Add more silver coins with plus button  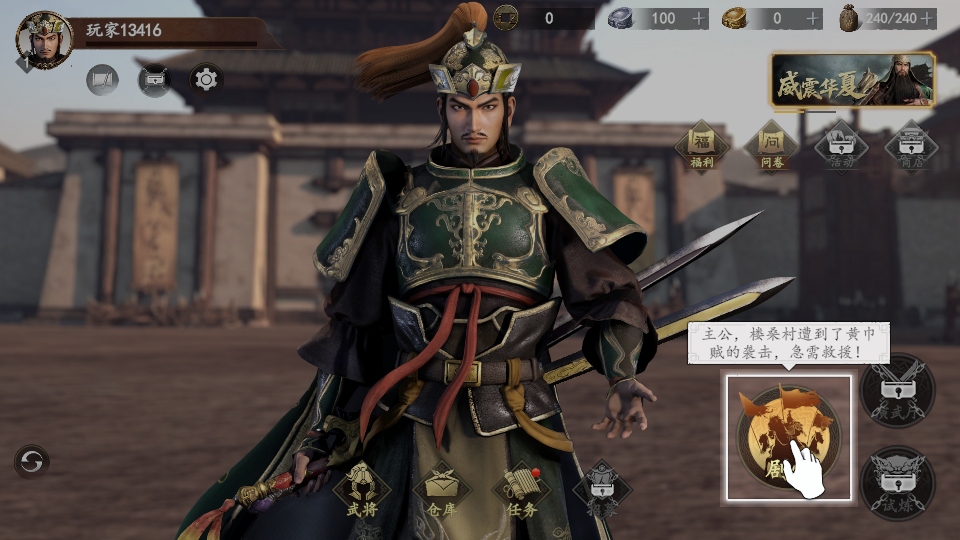click(x=699, y=18)
